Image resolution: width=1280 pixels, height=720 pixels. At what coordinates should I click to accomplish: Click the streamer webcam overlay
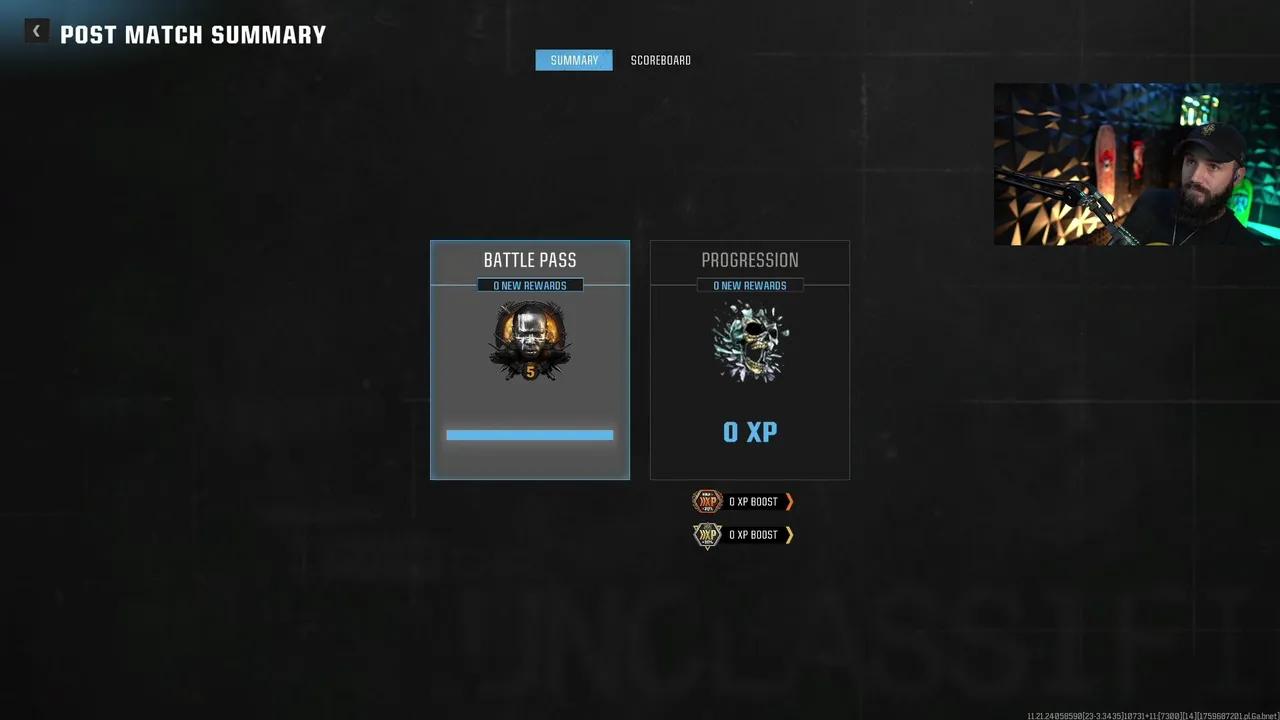click(1136, 164)
